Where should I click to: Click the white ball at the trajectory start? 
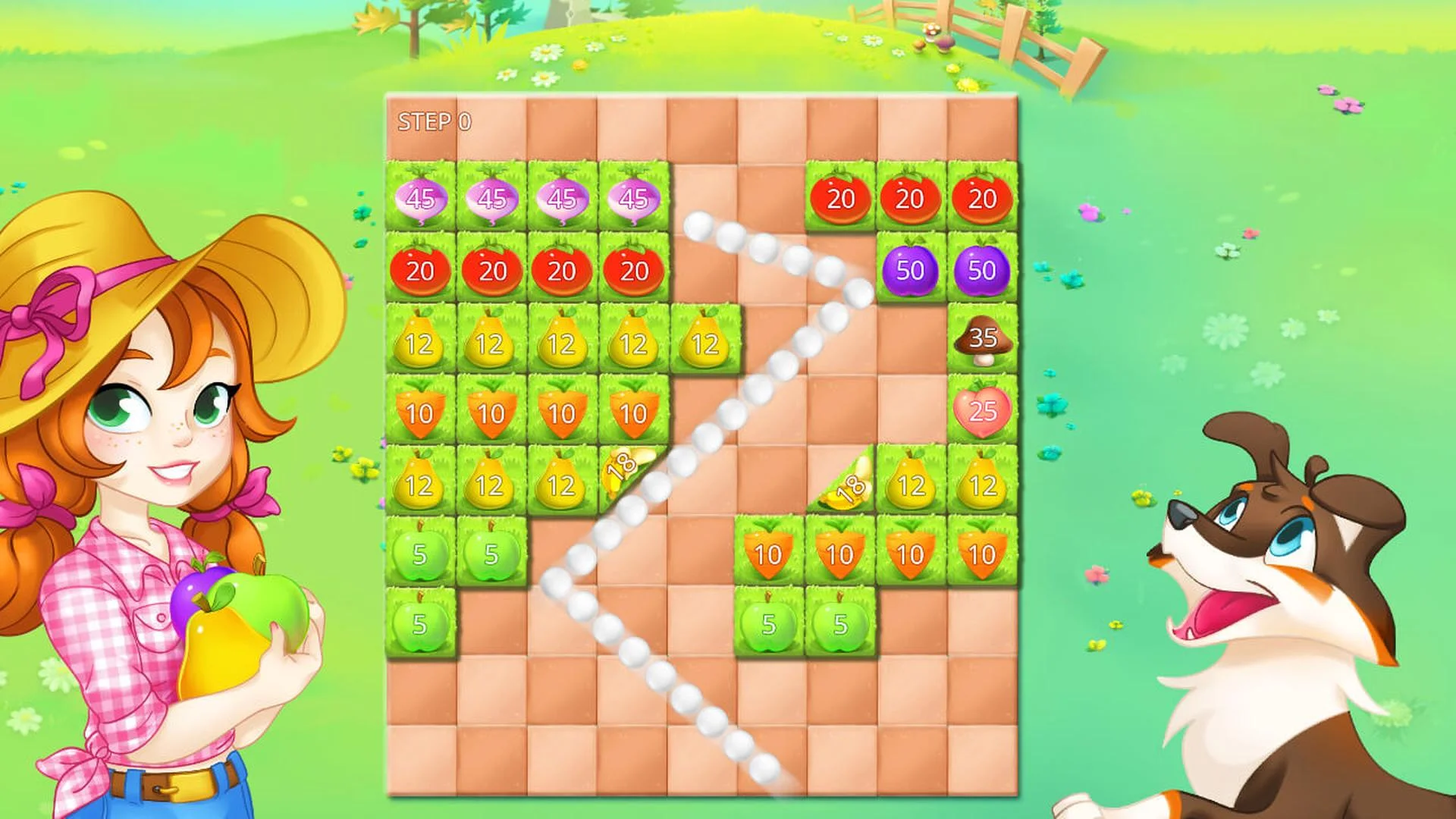696,224
